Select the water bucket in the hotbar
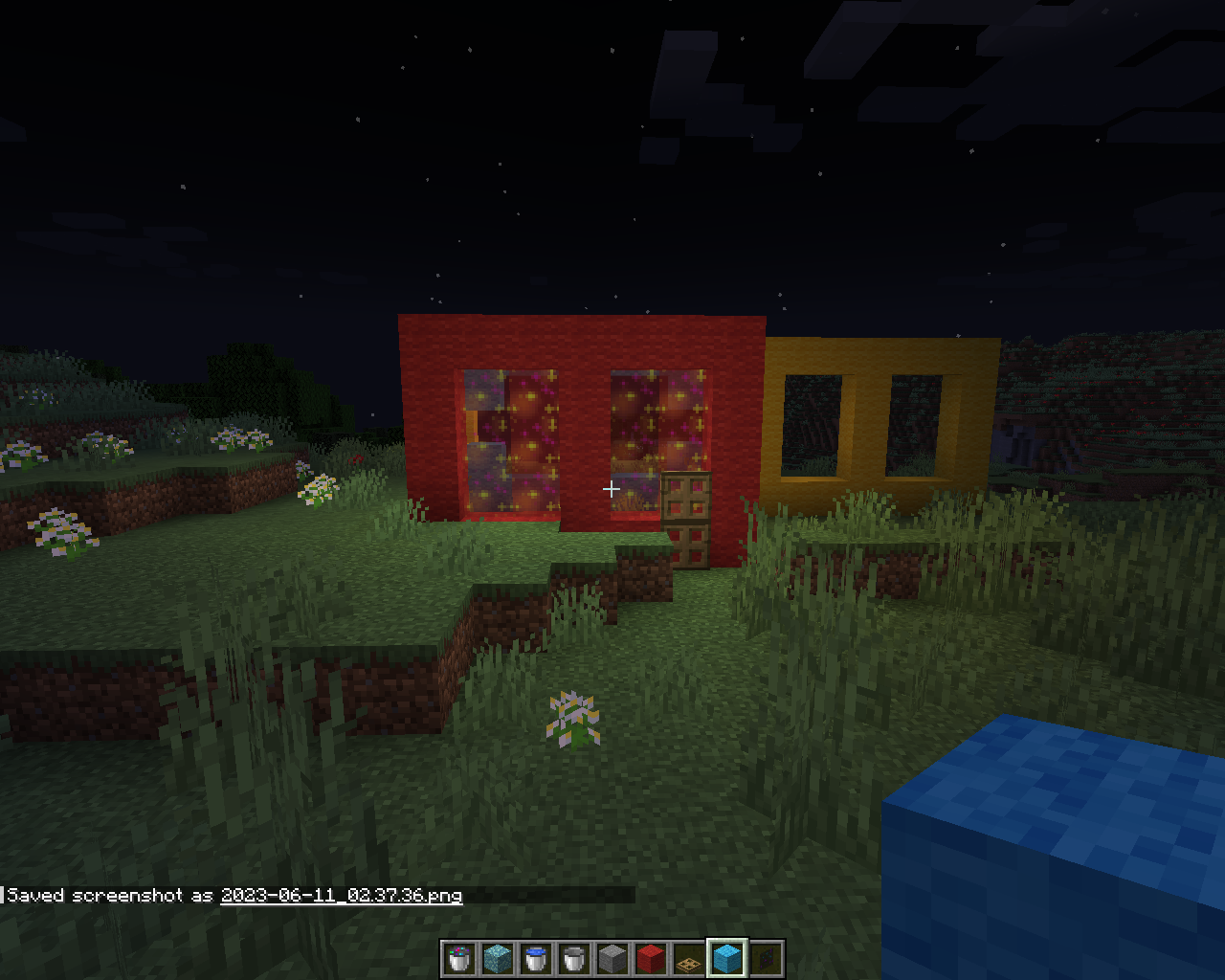The height and width of the screenshot is (980, 1225). [535, 959]
